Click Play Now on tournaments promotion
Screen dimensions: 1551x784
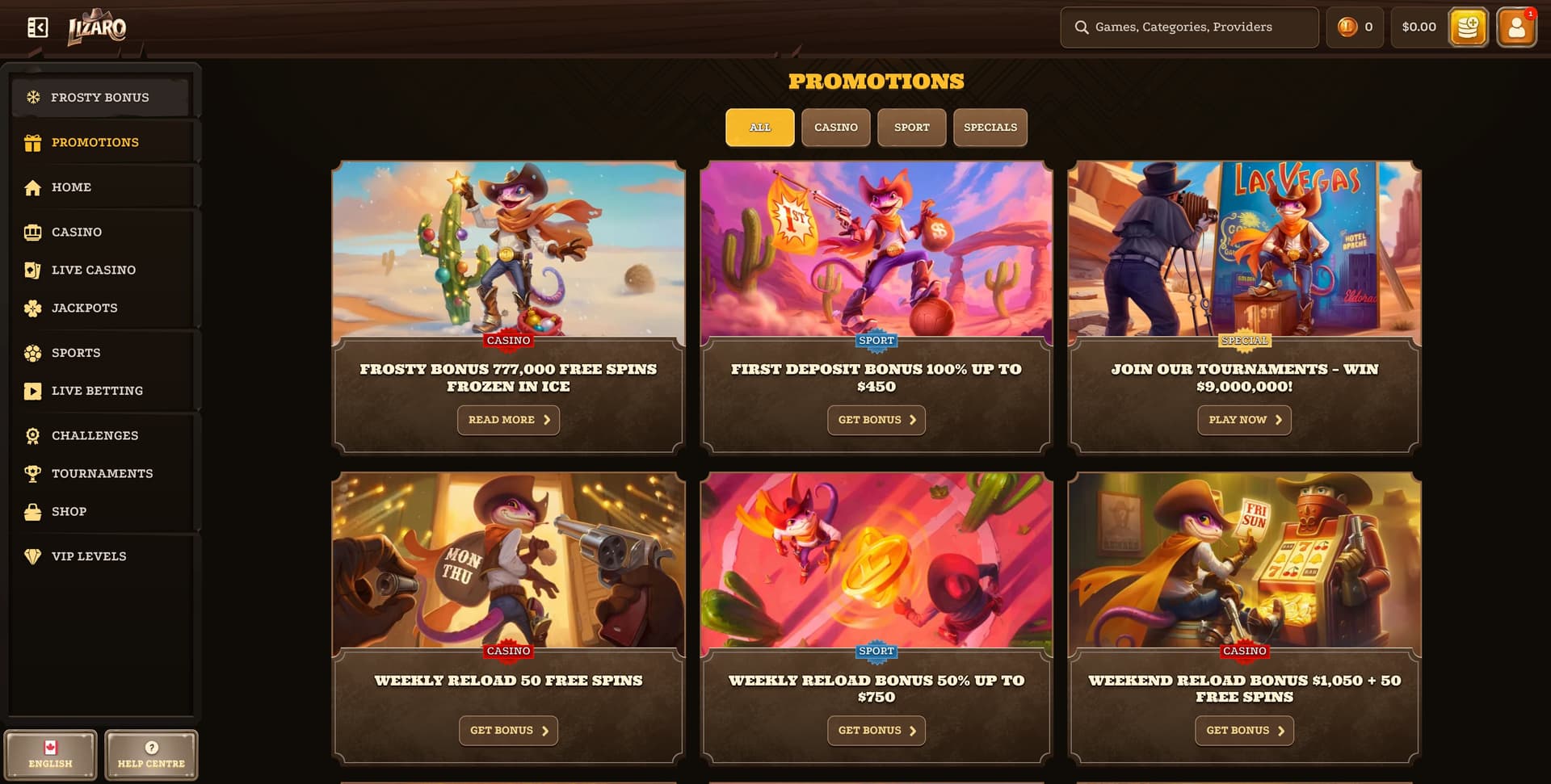(1244, 420)
